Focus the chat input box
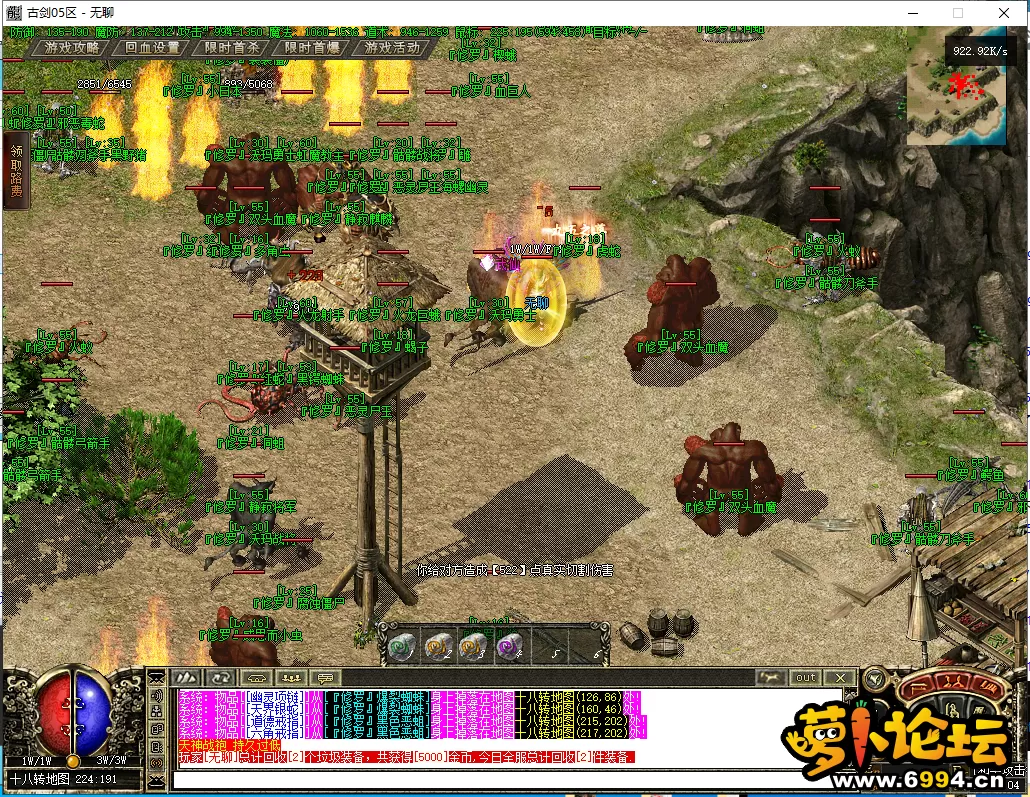Screen dimensions: 1030x797 500,776
